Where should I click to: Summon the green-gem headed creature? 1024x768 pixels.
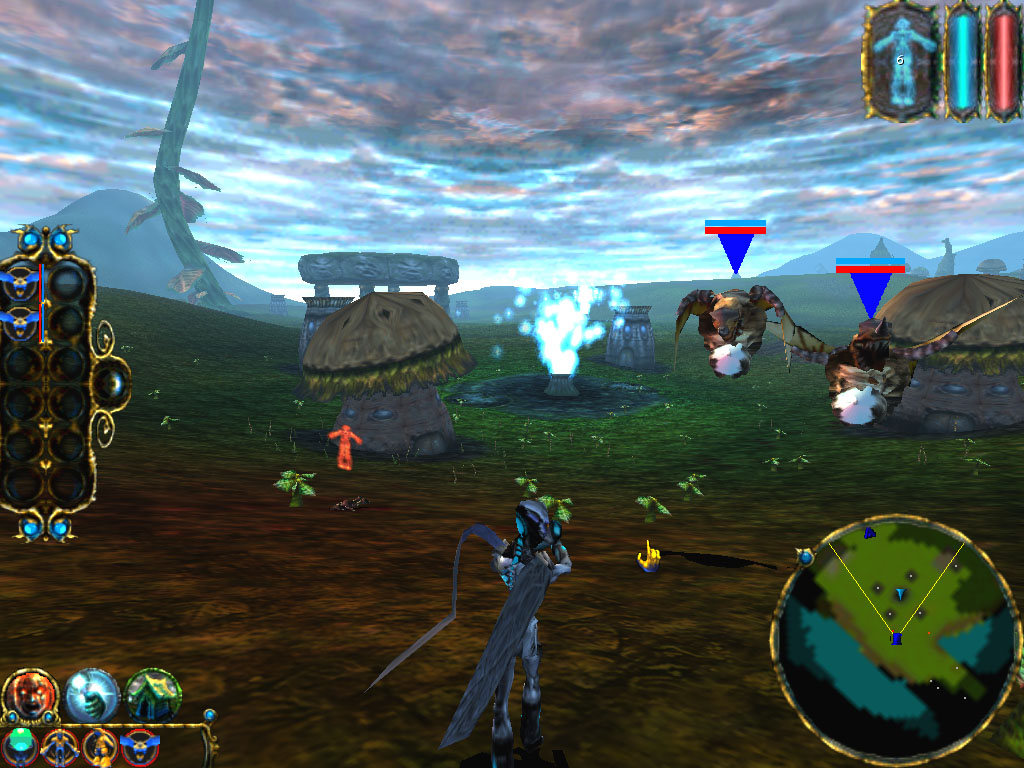pyautogui.click(x=20, y=746)
